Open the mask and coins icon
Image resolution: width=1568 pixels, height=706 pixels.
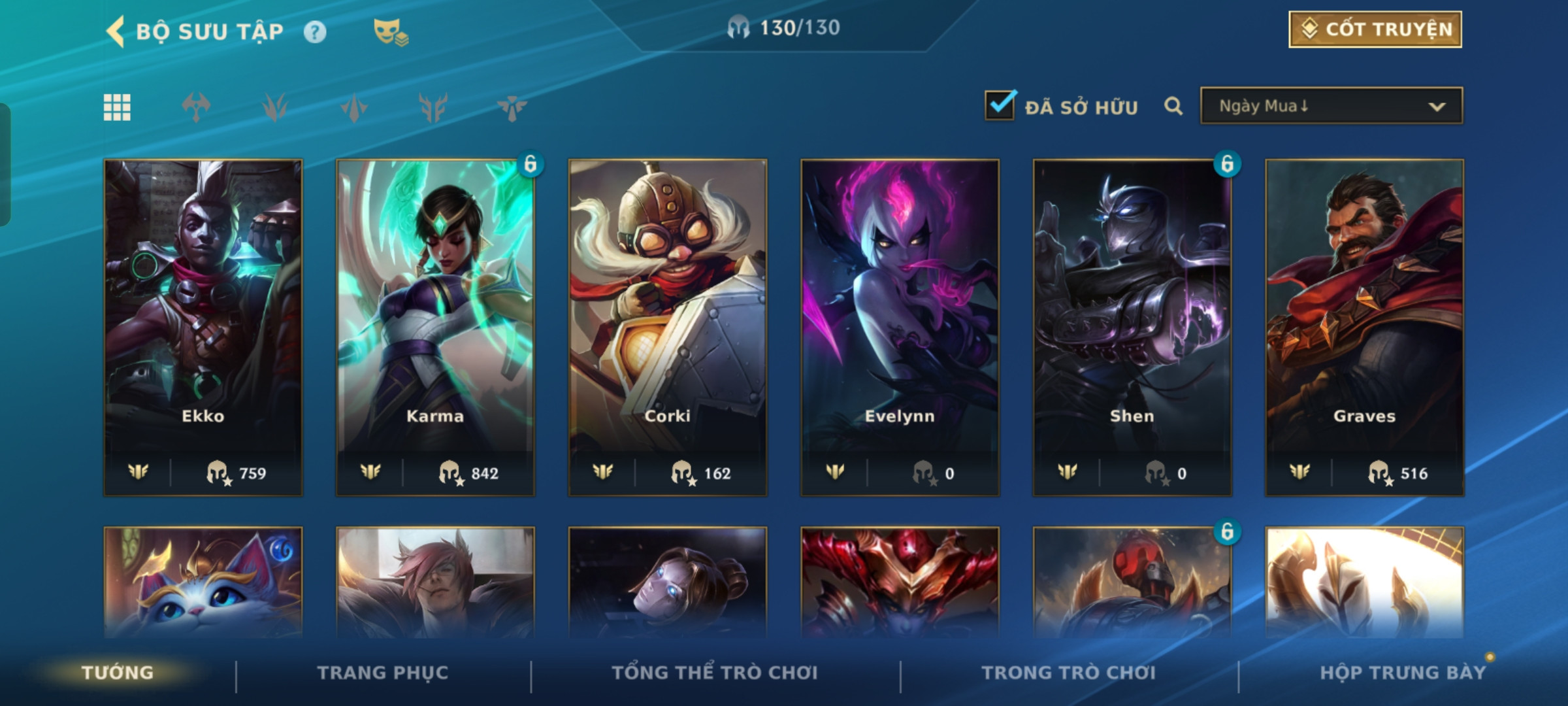point(390,32)
